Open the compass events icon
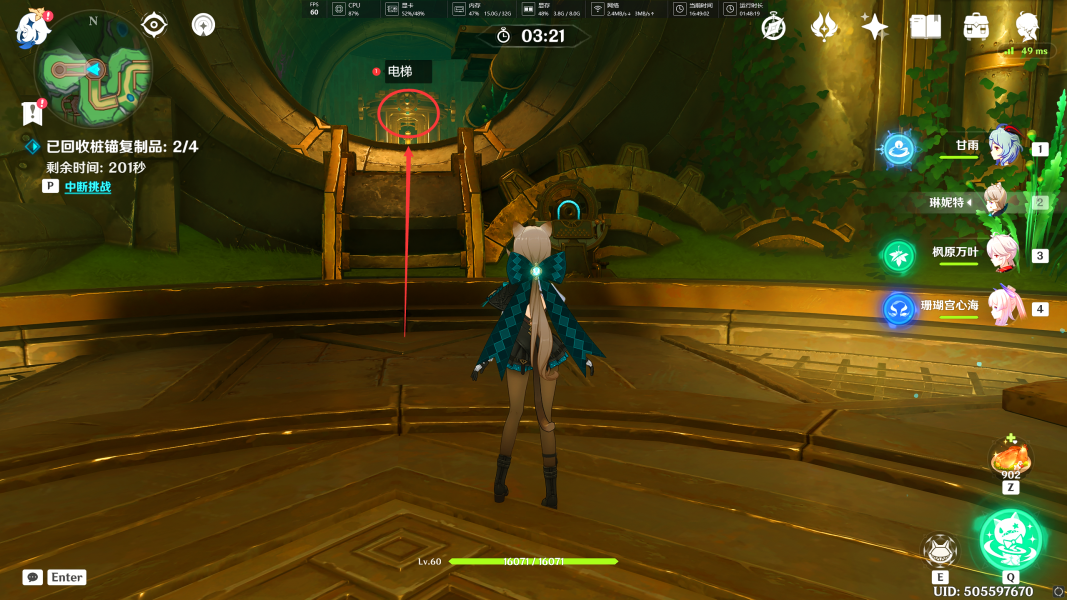The image size is (1067, 600). [x=774, y=27]
